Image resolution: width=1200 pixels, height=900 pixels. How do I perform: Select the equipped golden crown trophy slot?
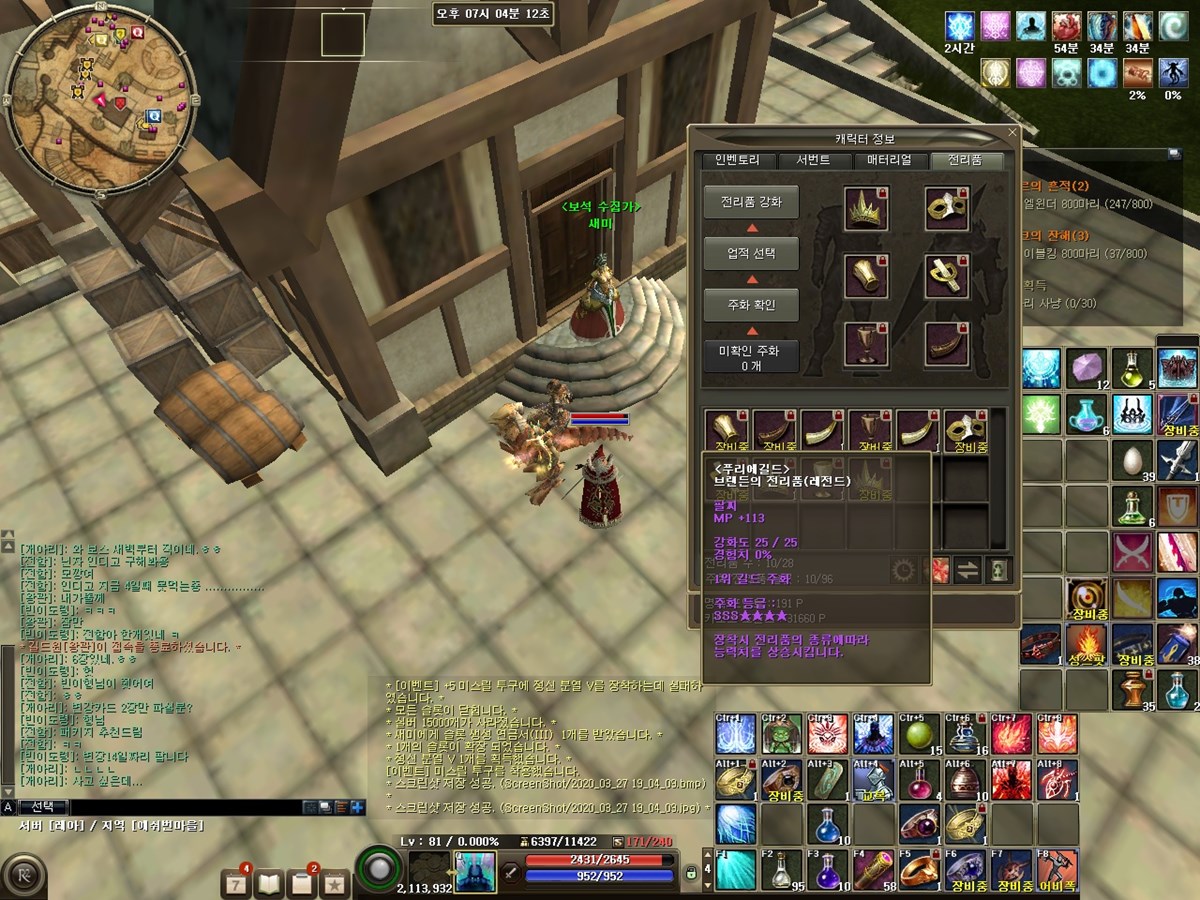[x=866, y=209]
